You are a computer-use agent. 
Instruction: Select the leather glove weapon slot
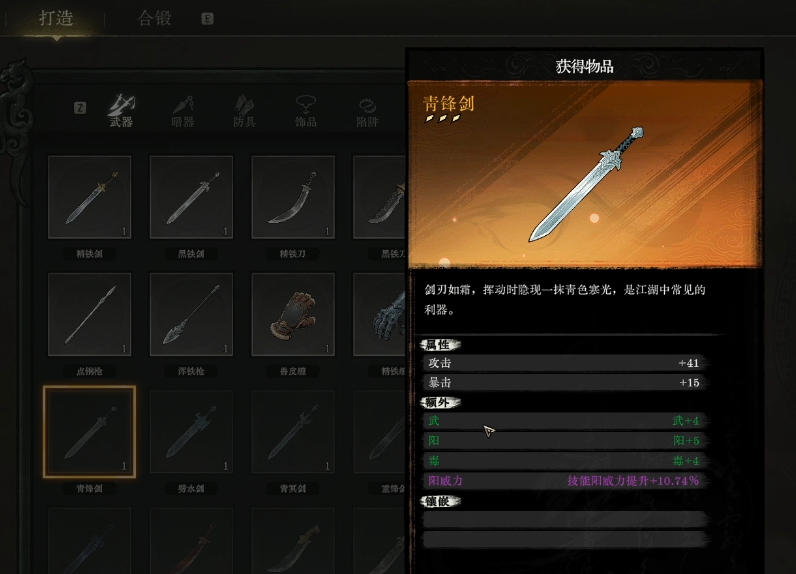click(x=293, y=314)
